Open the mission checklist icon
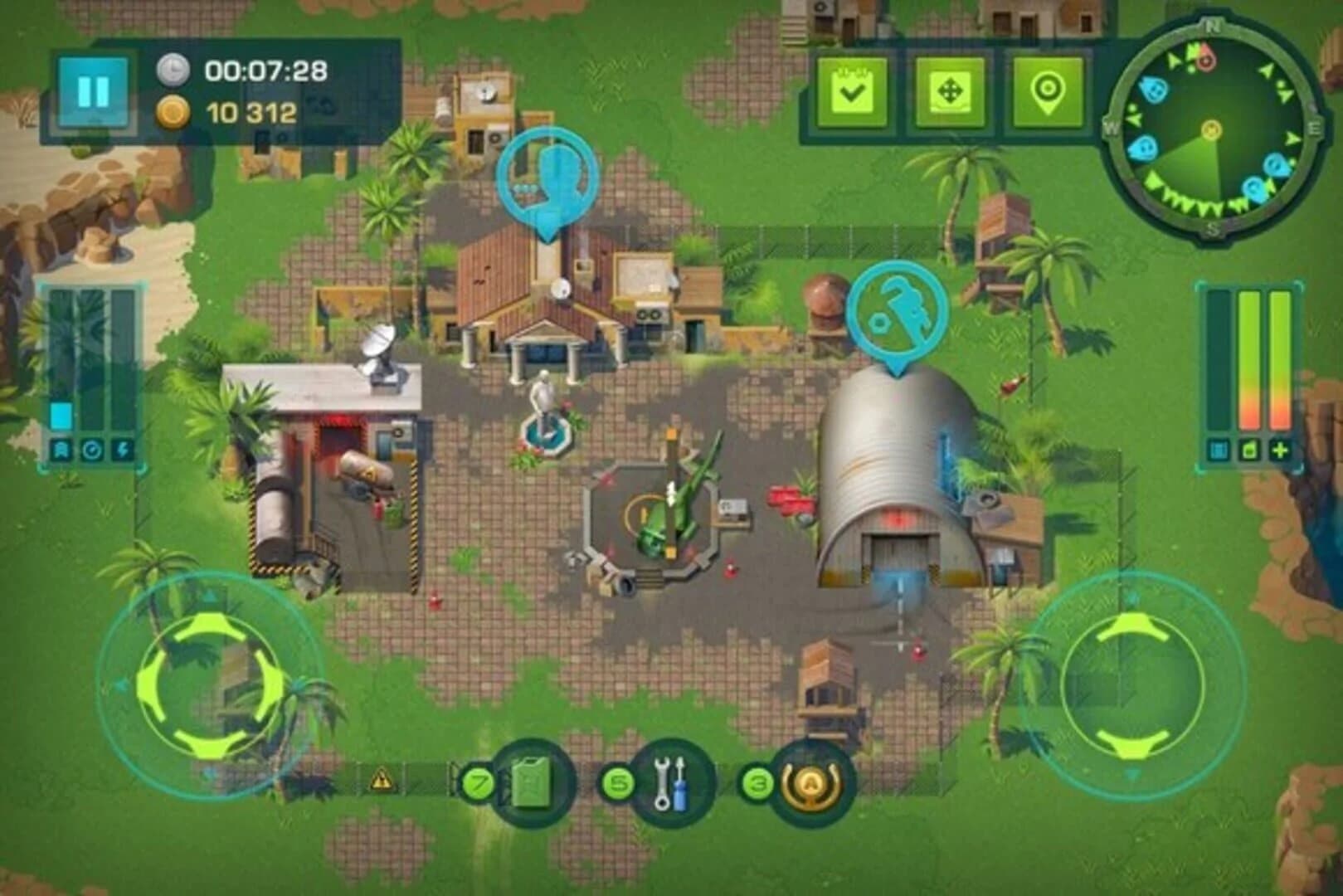1343x896 pixels. point(852,89)
